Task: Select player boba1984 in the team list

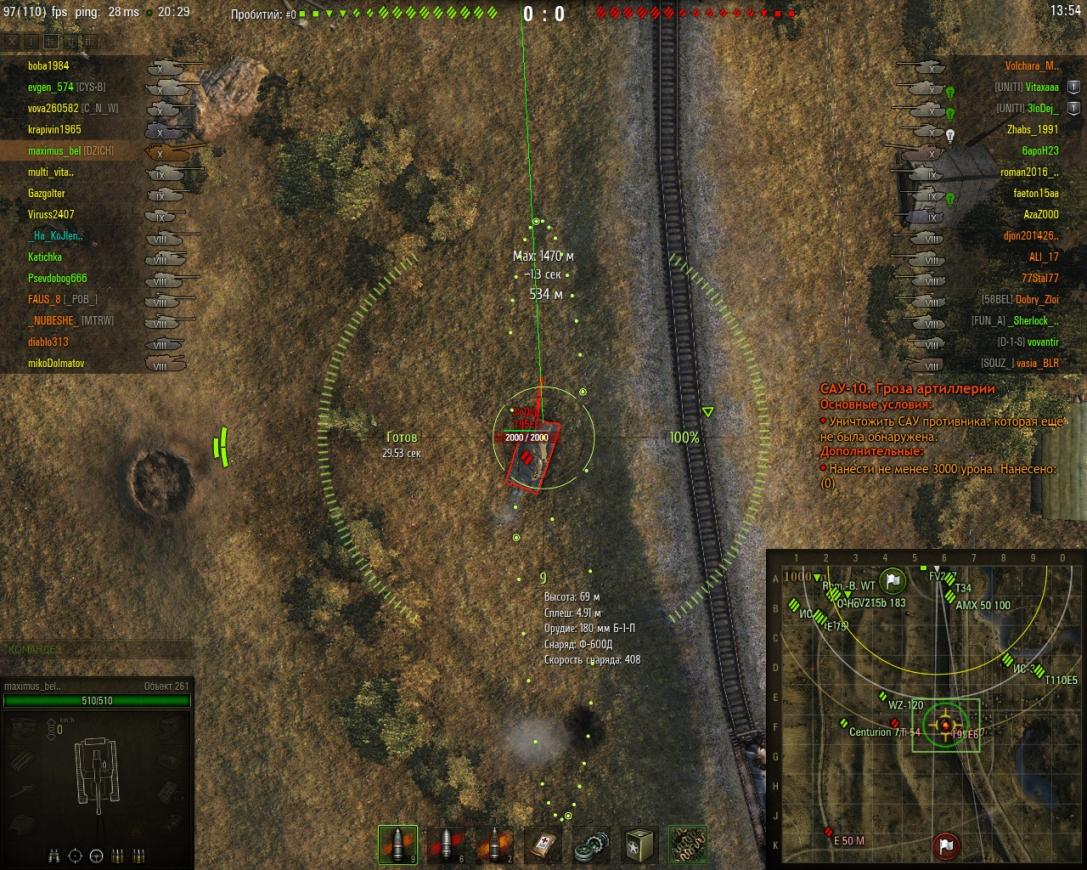Action: tap(50, 66)
